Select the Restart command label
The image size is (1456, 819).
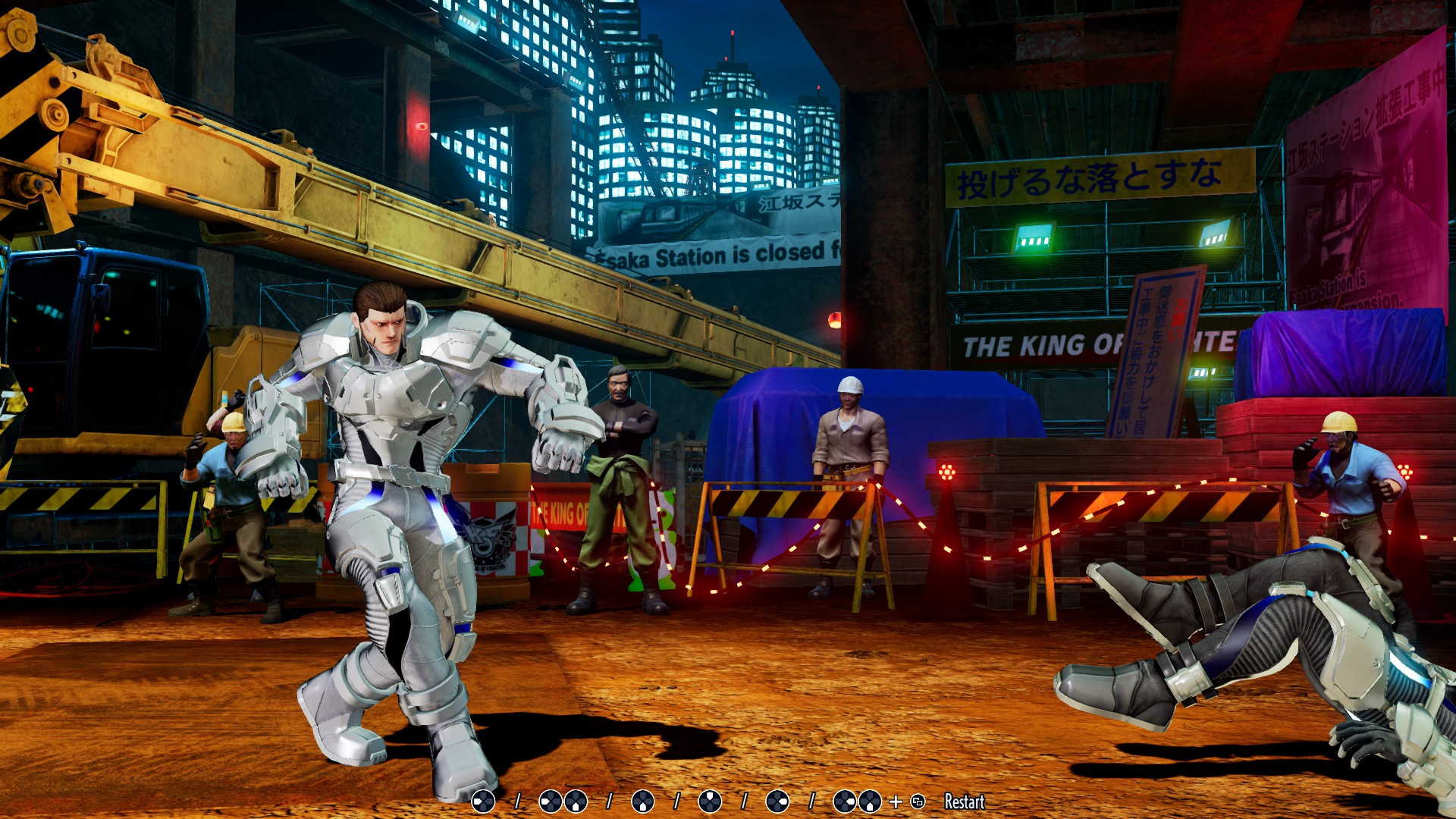tap(965, 802)
